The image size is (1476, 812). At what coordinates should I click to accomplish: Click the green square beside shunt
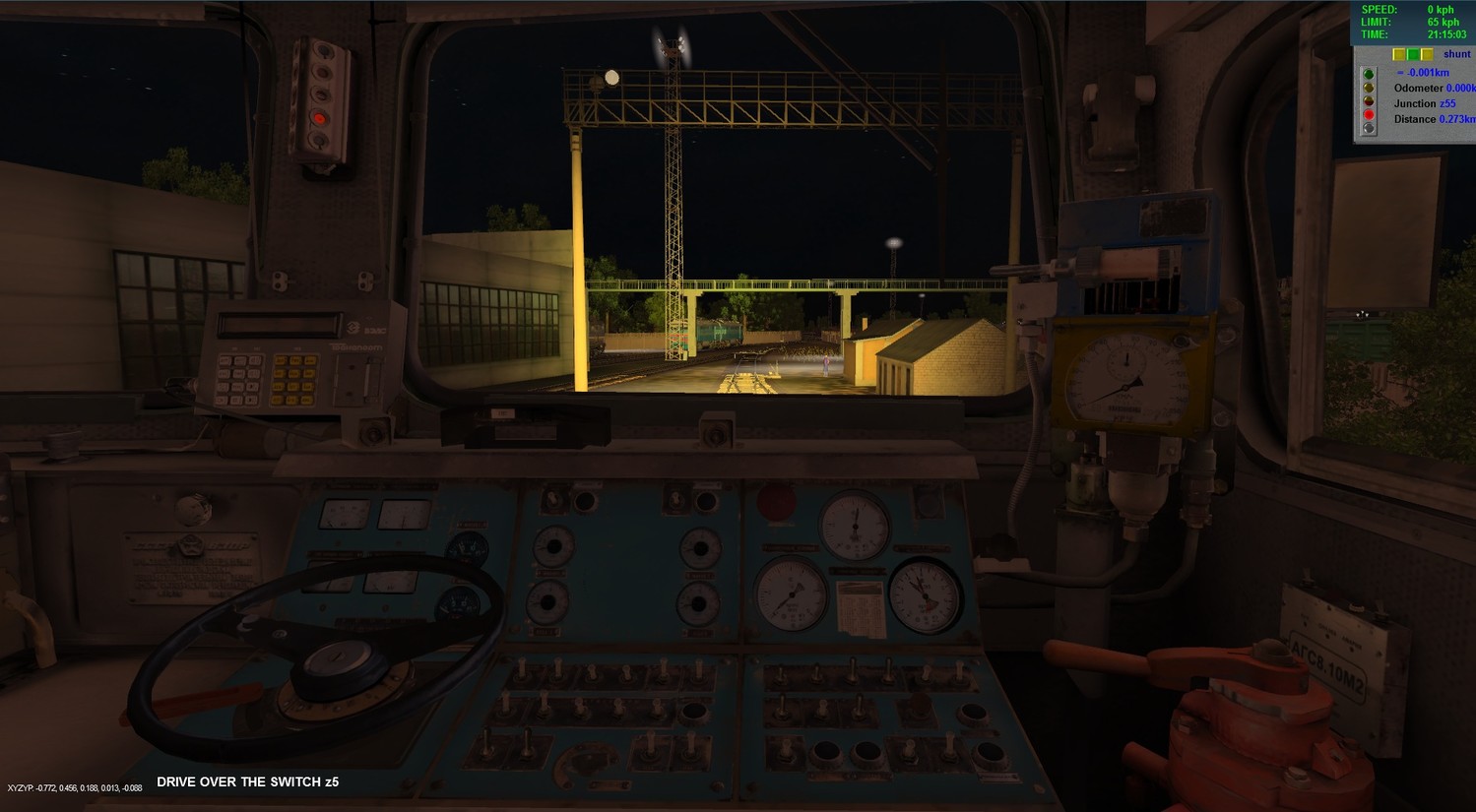coord(1413,54)
